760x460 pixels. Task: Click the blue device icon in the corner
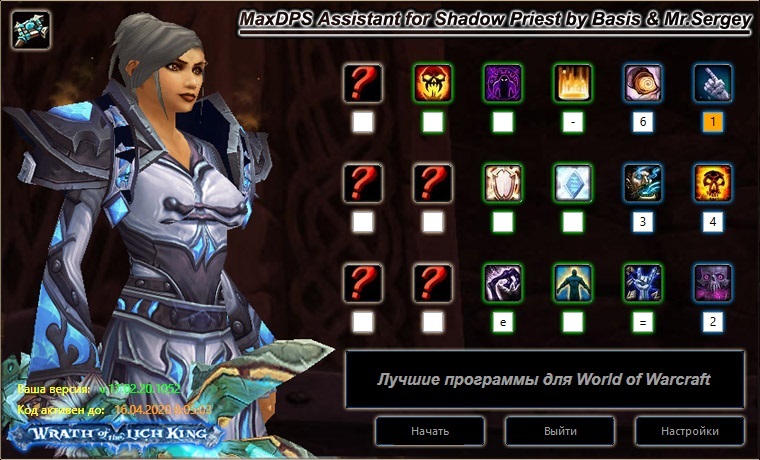pyautogui.click(x=32, y=29)
